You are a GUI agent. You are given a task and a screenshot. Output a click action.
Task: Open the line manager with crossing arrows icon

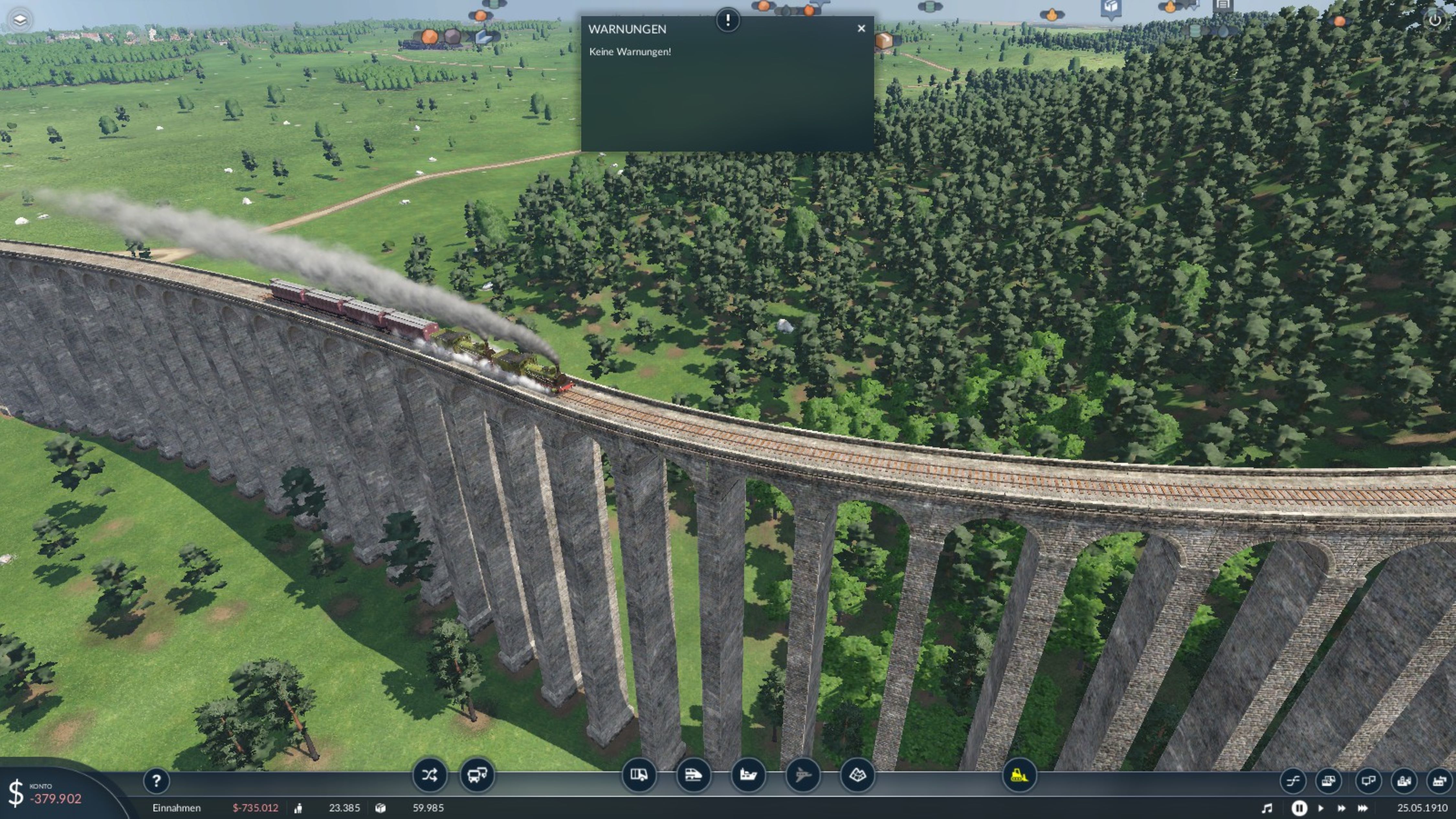(429, 775)
